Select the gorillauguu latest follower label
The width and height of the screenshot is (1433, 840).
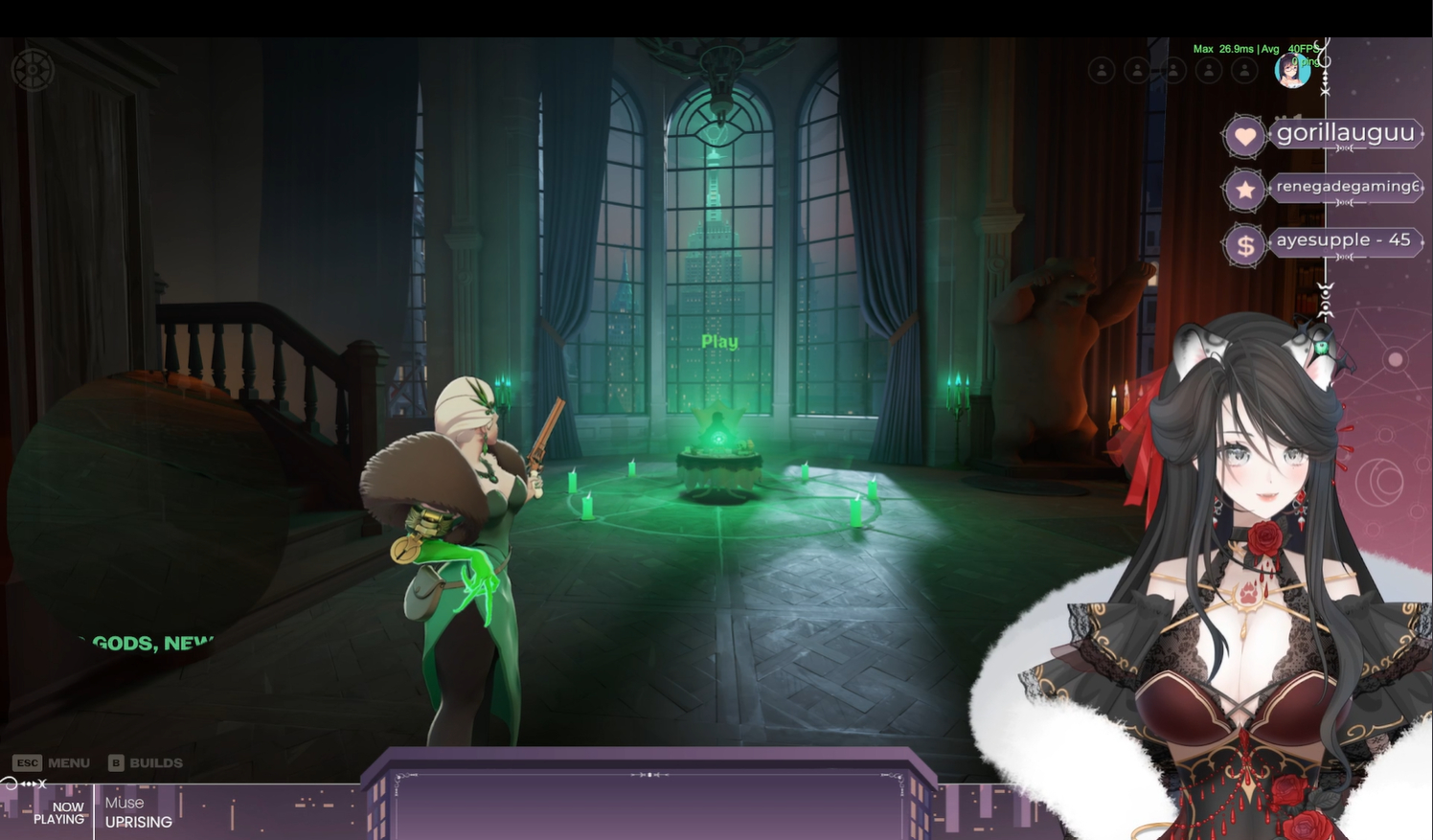pyautogui.click(x=1345, y=133)
